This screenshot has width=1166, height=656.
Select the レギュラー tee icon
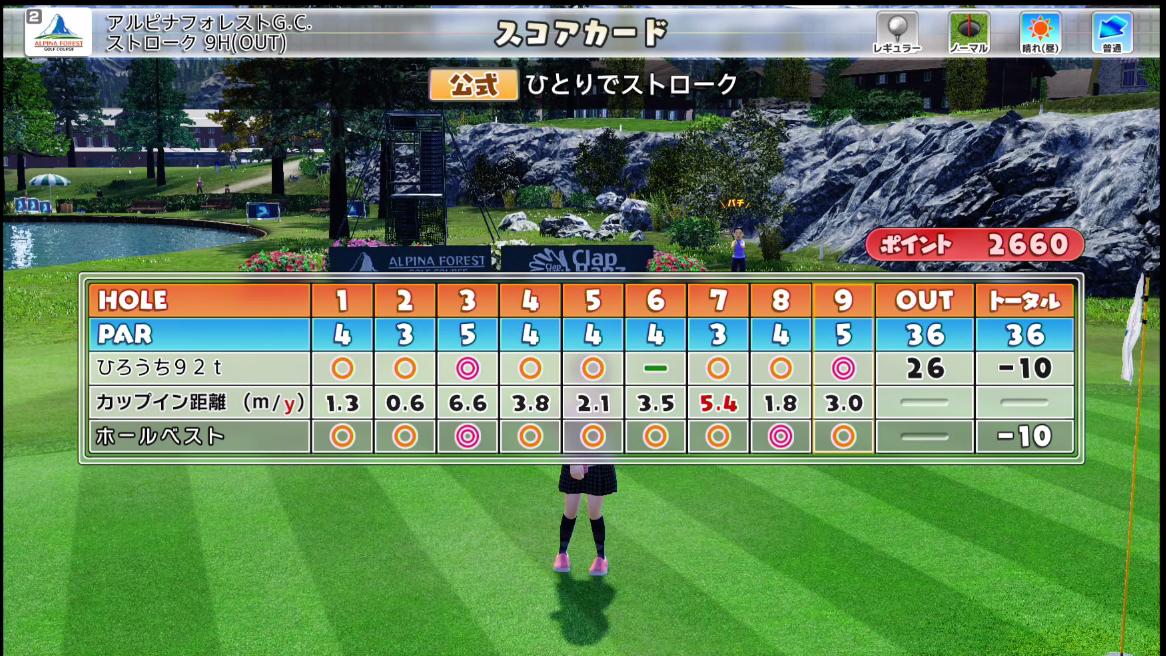click(896, 32)
